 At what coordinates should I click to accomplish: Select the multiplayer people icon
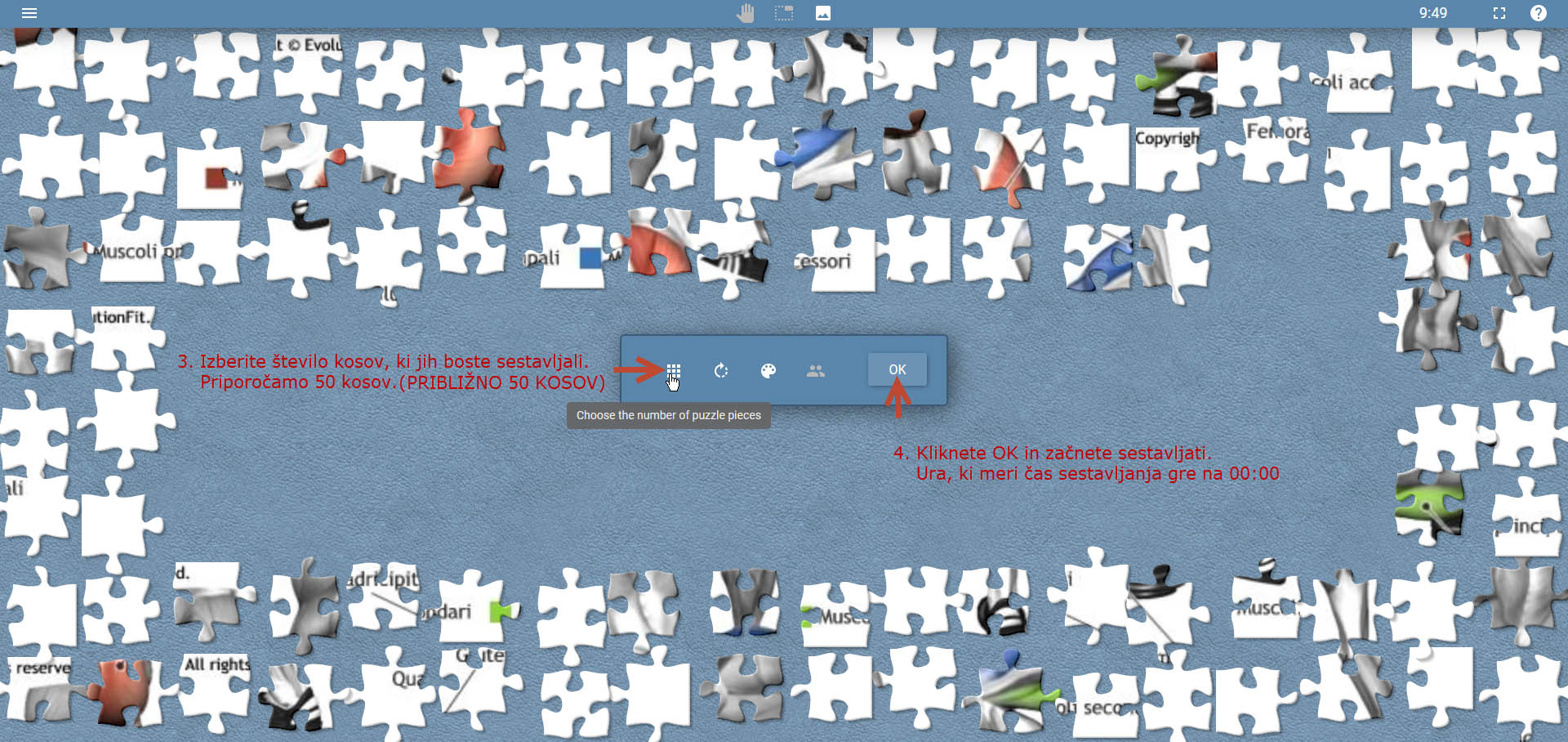click(816, 371)
